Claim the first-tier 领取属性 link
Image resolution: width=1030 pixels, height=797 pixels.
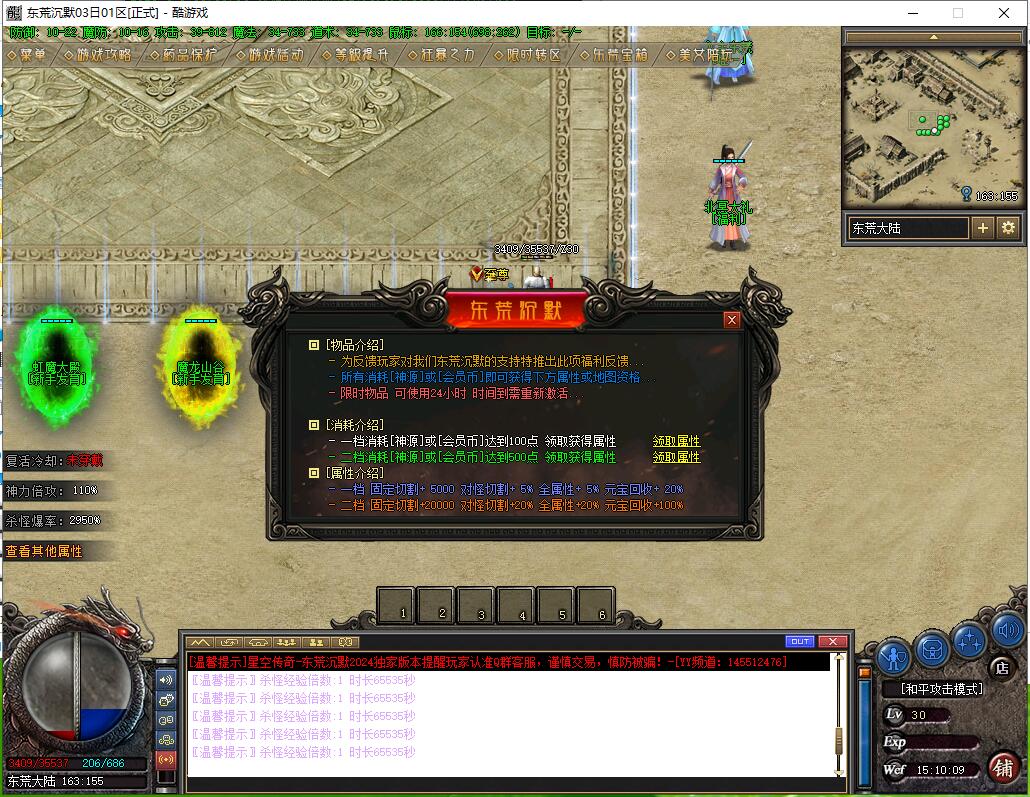point(676,441)
